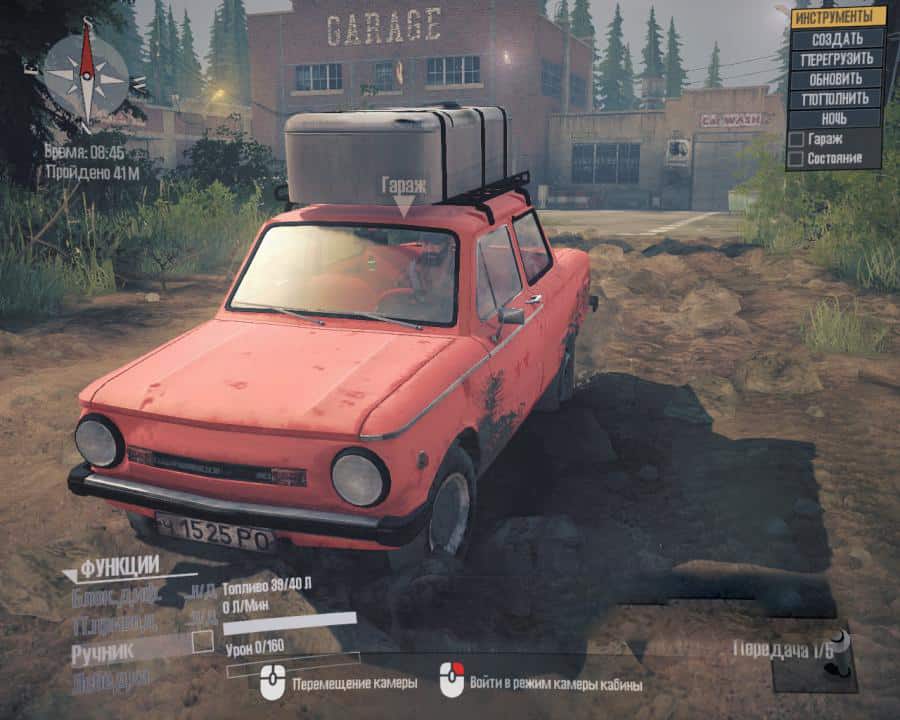Select the Обновить option
The height and width of the screenshot is (720, 900).
click(837, 78)
